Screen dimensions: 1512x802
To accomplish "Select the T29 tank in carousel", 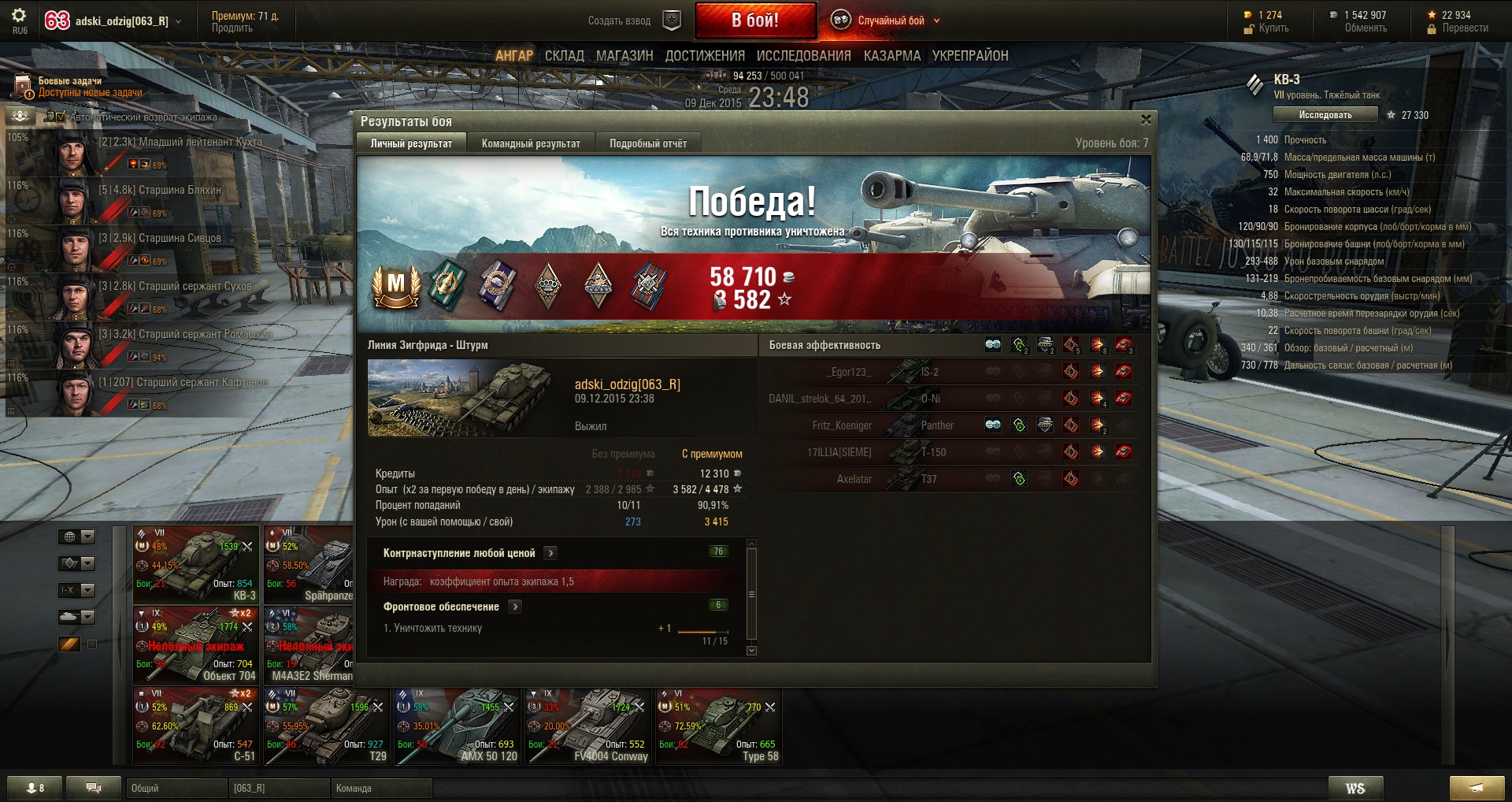I will pyautogui.click(x=327, y=726).
